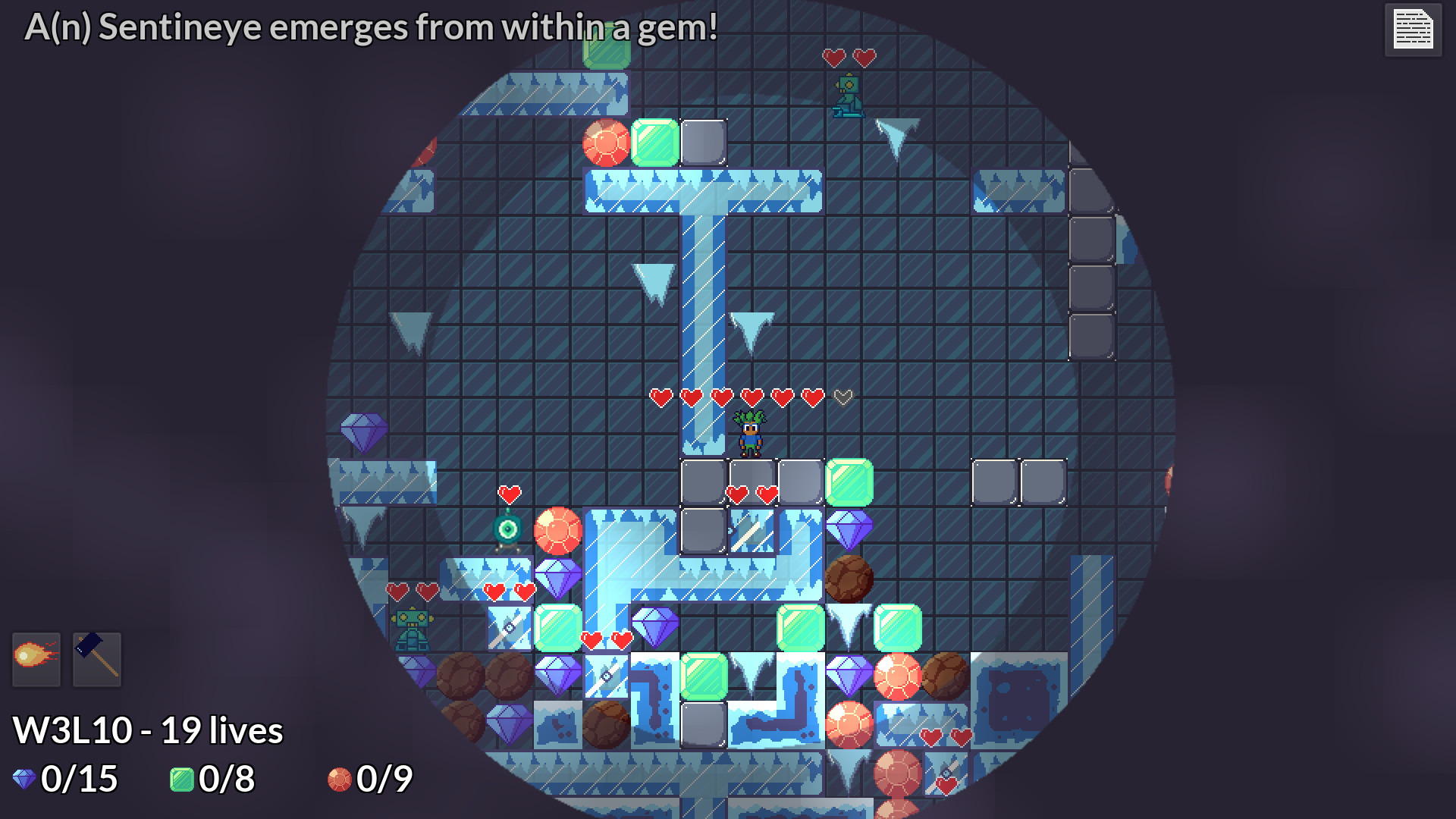Viewport: 1456px width, 819px height.
Task: Click the robot enemy at the top
Action: tap(847, 95)
